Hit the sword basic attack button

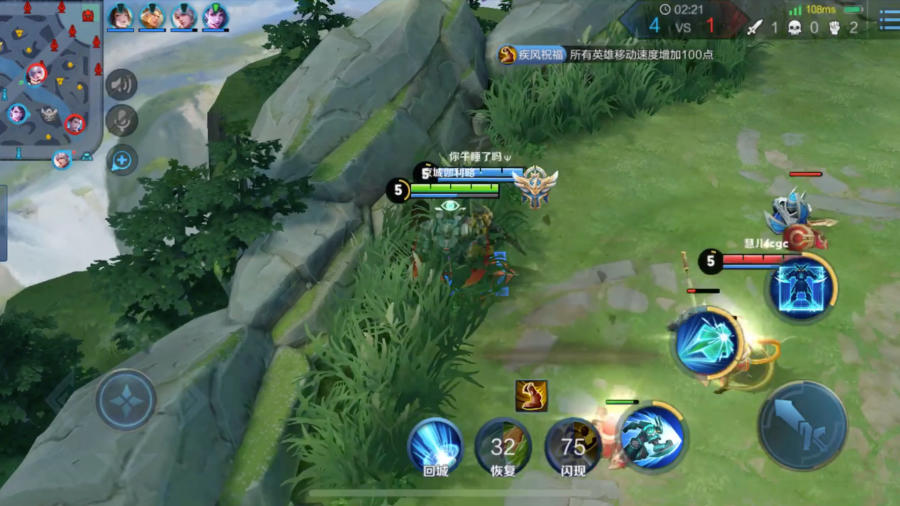click(802, 426)
